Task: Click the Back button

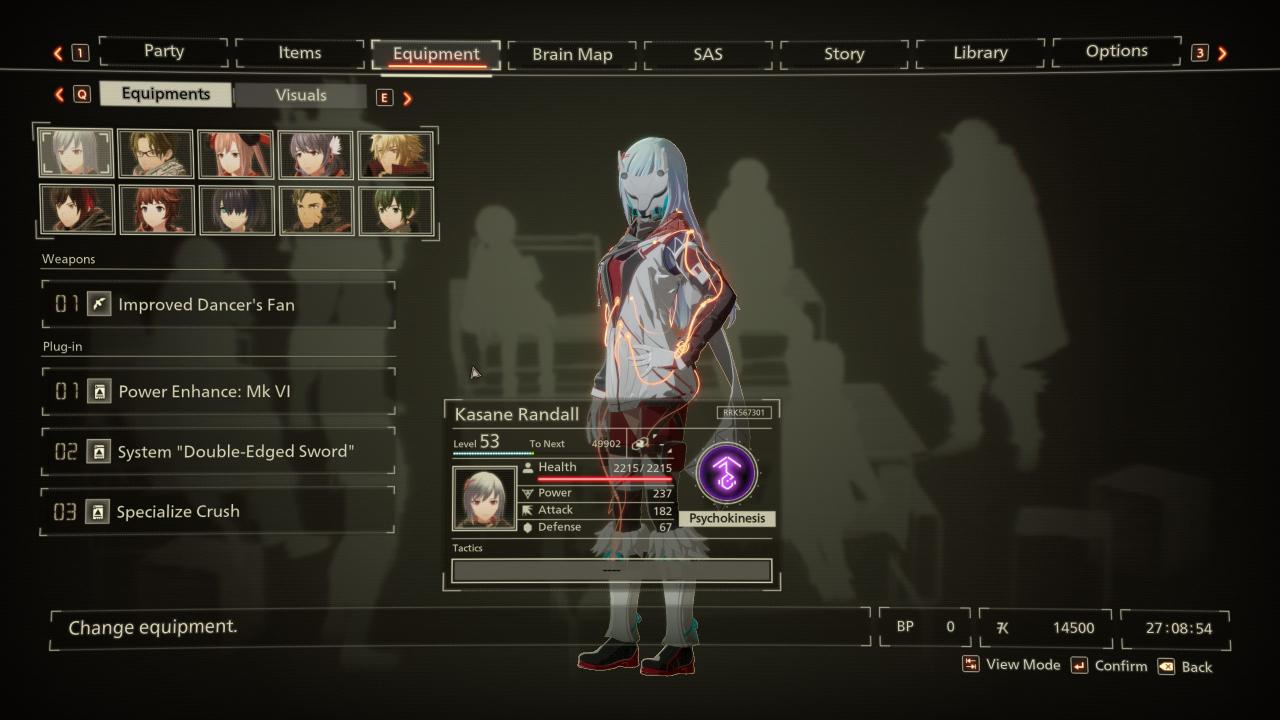Action: (1185, 667)
